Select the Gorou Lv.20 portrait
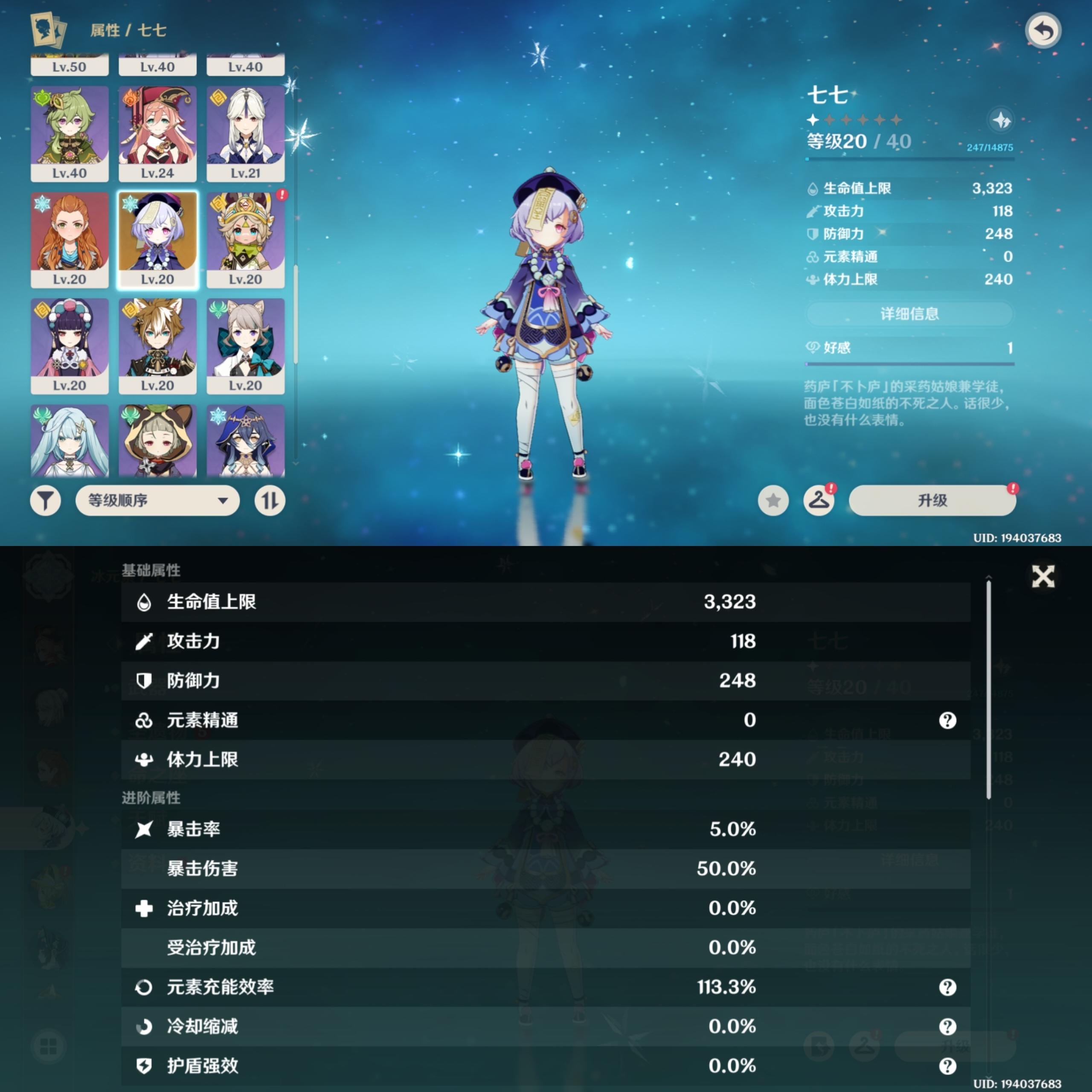The height and width of the screenshot is (1092, 1092). 157,347
